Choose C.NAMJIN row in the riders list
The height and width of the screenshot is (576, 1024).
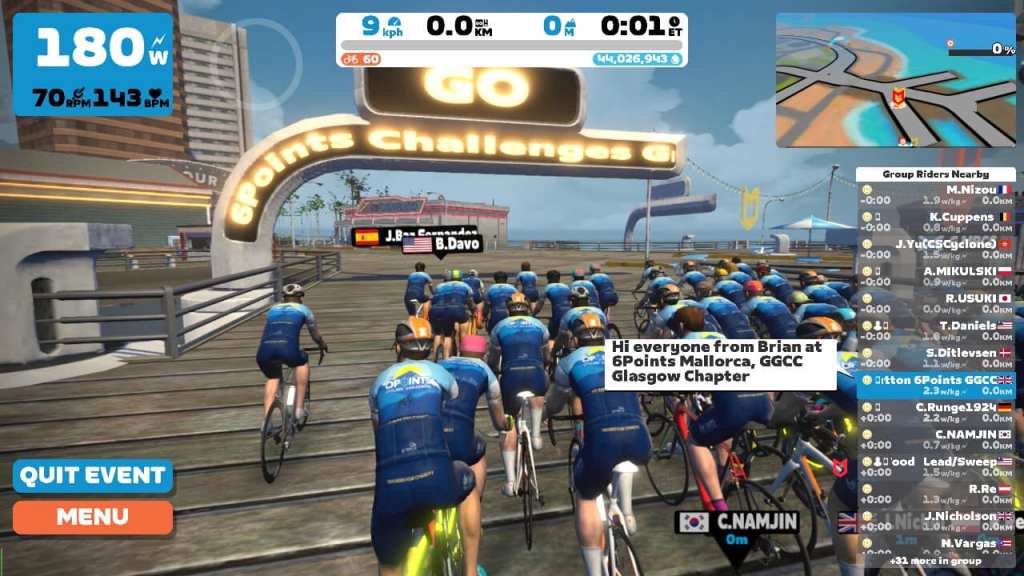936,439
